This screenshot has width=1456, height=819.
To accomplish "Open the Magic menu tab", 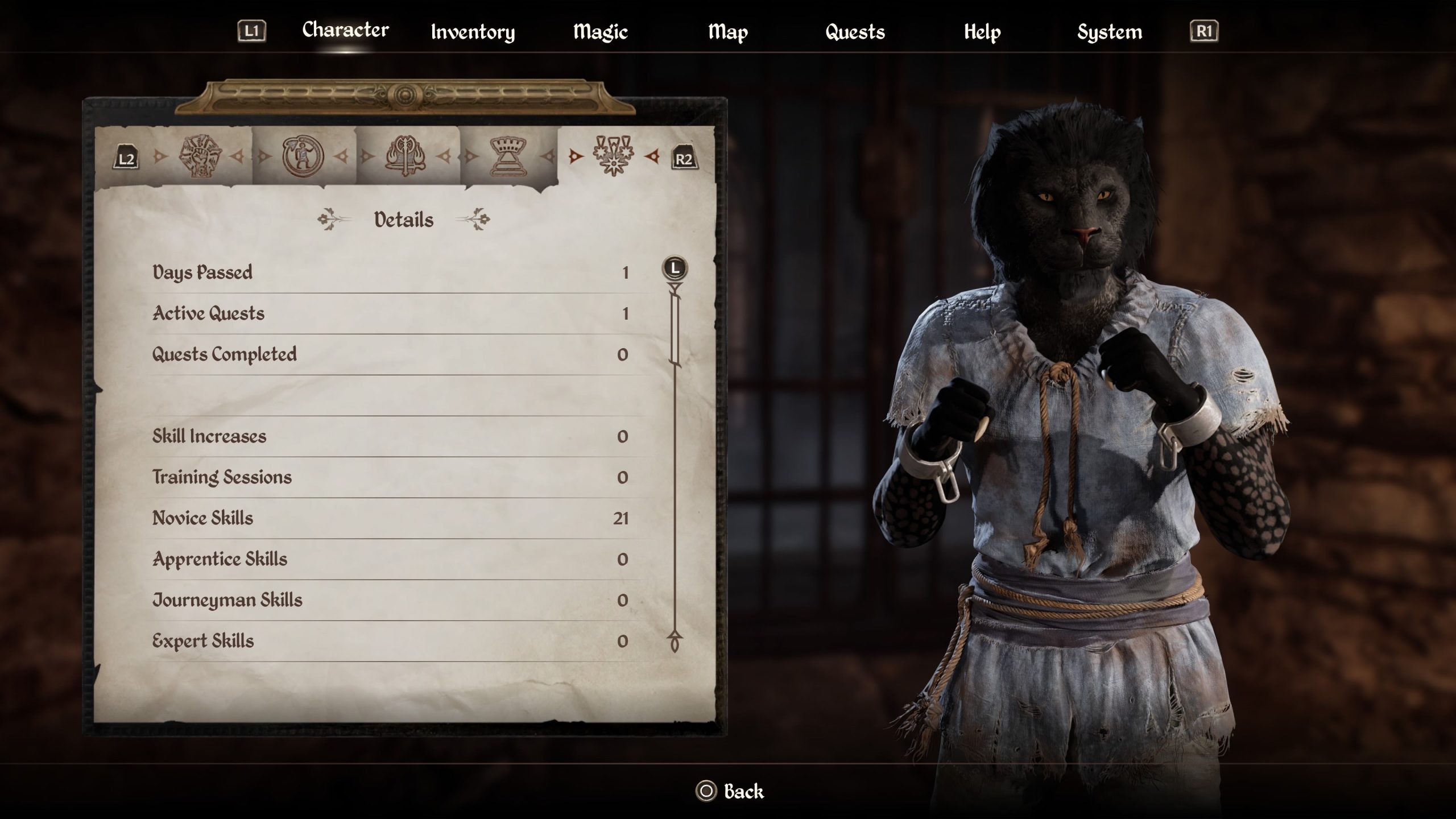I will tap(600, 32).
